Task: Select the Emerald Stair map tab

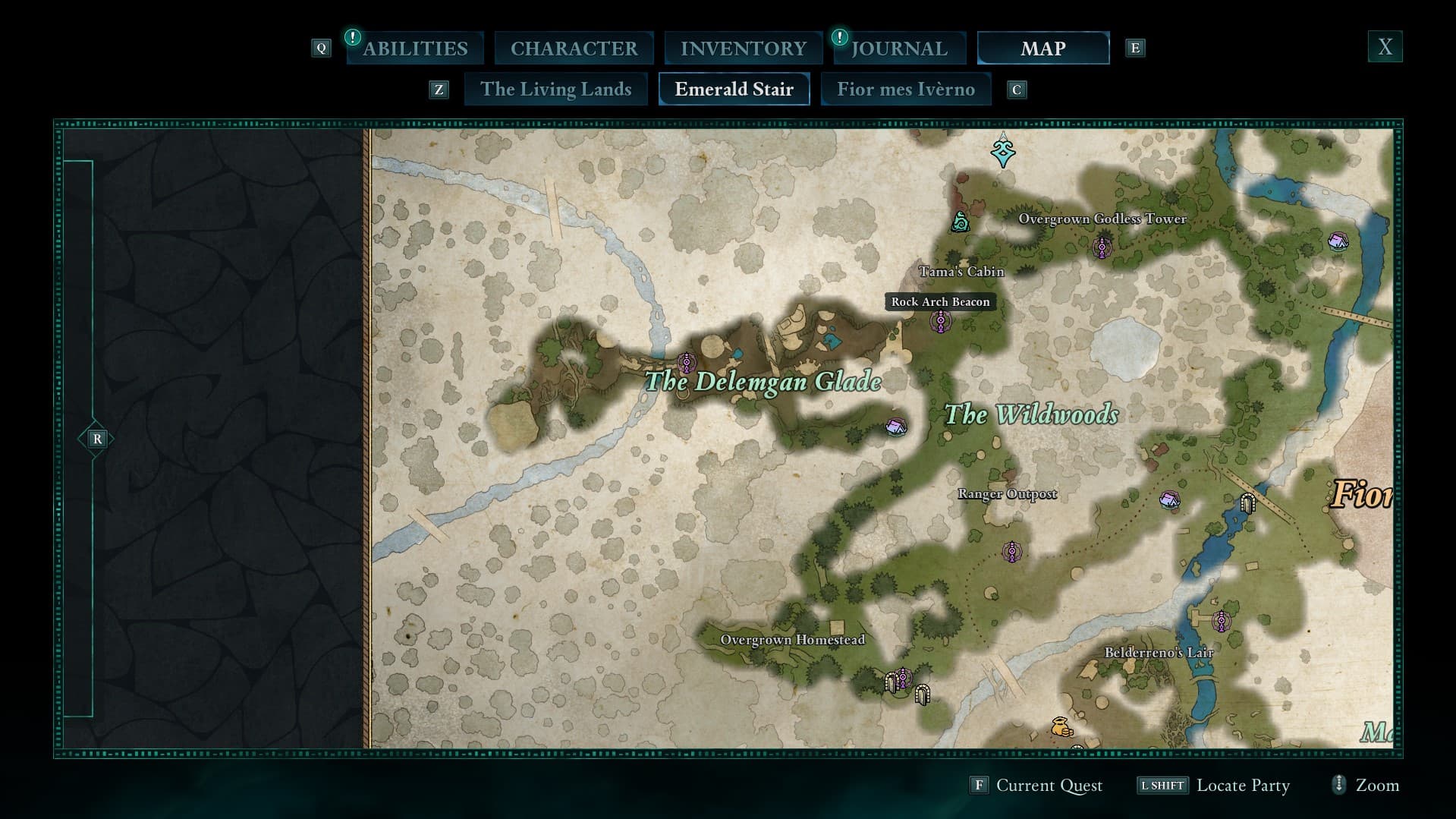Action: pyautogui.click(x=734, y=90)
